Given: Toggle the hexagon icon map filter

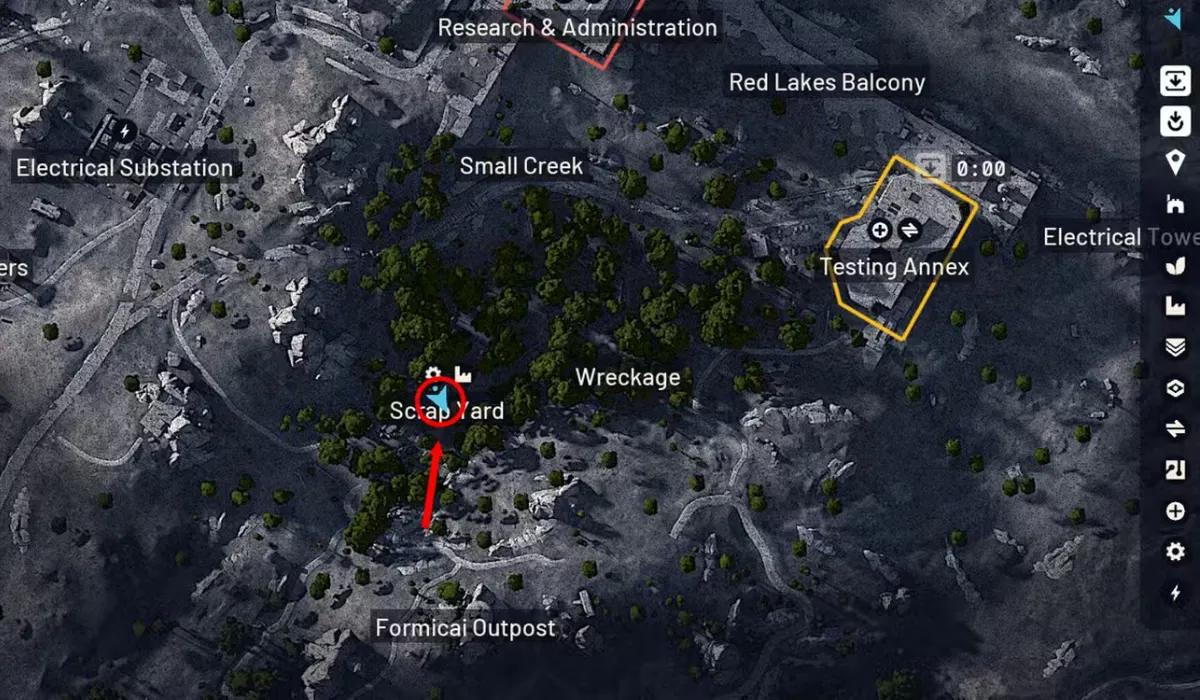Looking at the screenshot, I should (1174, 388).
